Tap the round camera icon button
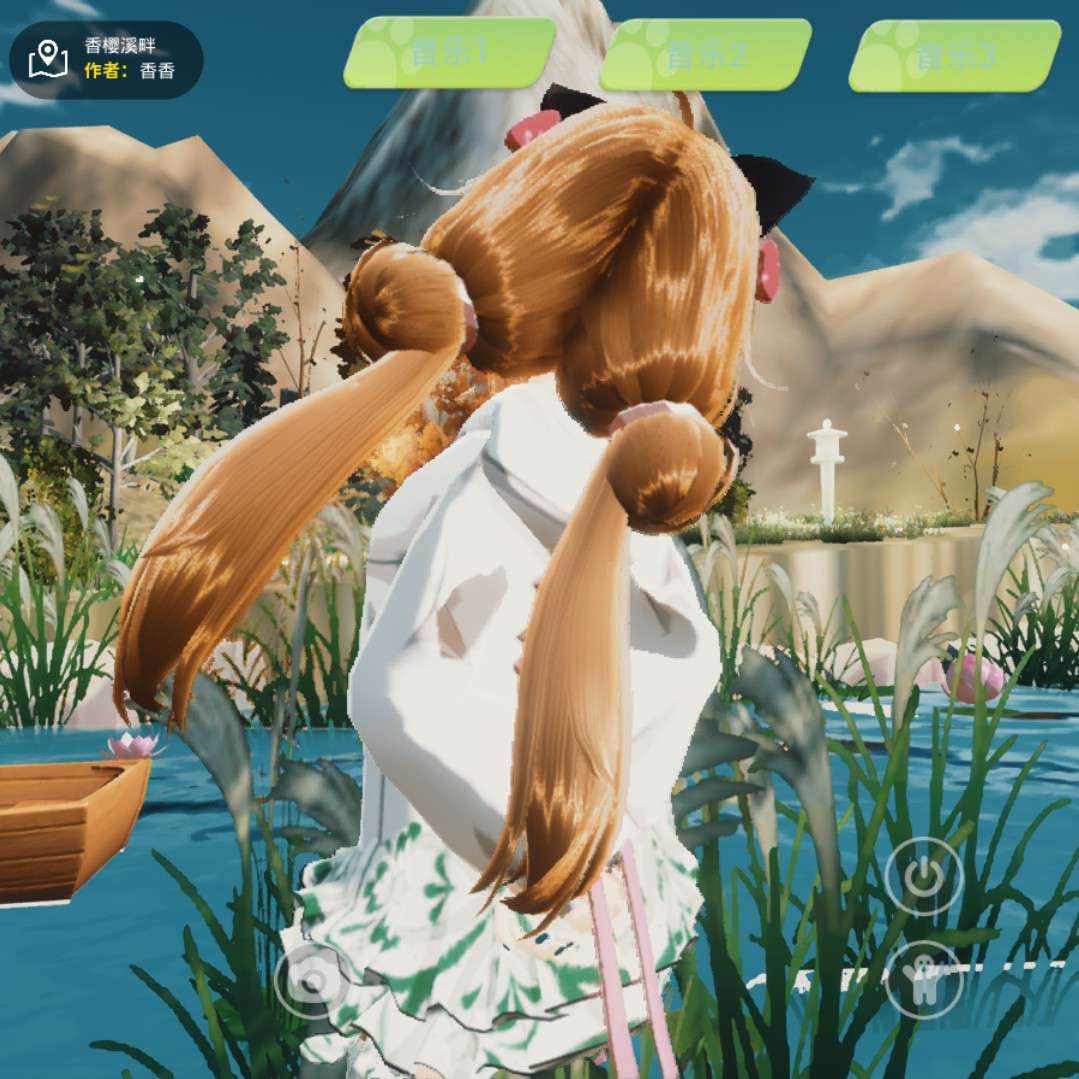1079x1079 pixels. [x=312, y=981]
